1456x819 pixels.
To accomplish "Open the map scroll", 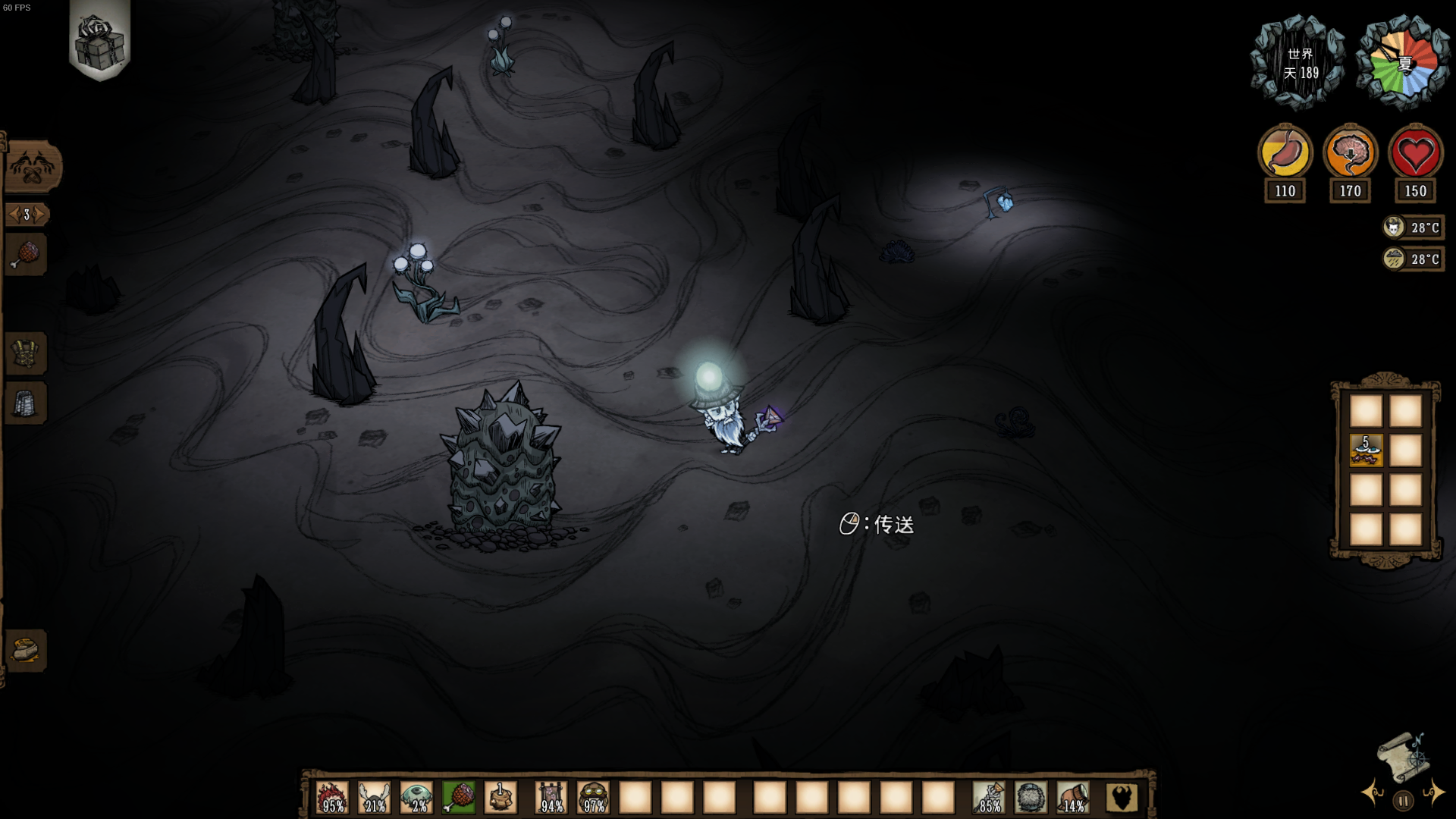I will 1403,755.
